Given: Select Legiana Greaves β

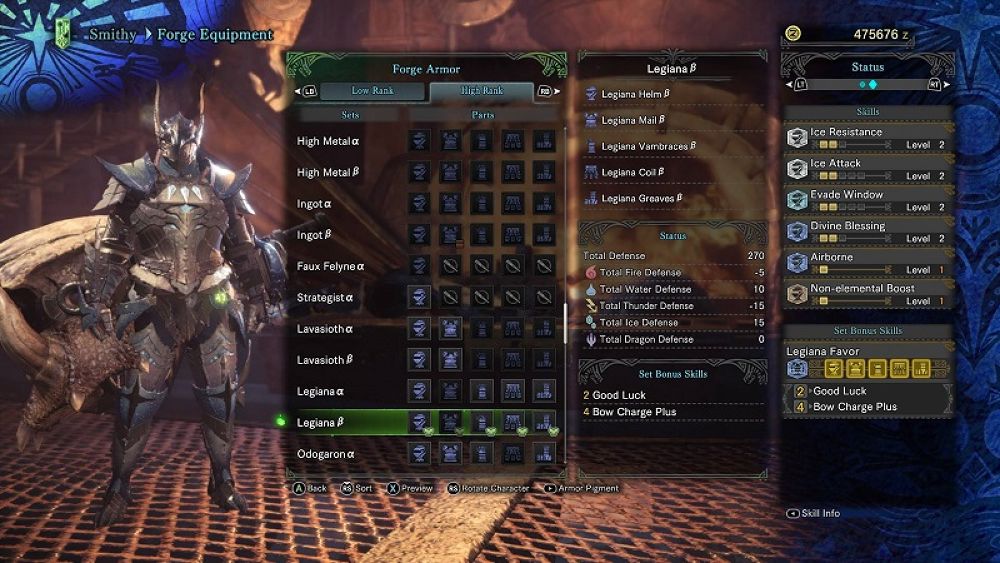Looking at the screenshot, I should (641, 198).
